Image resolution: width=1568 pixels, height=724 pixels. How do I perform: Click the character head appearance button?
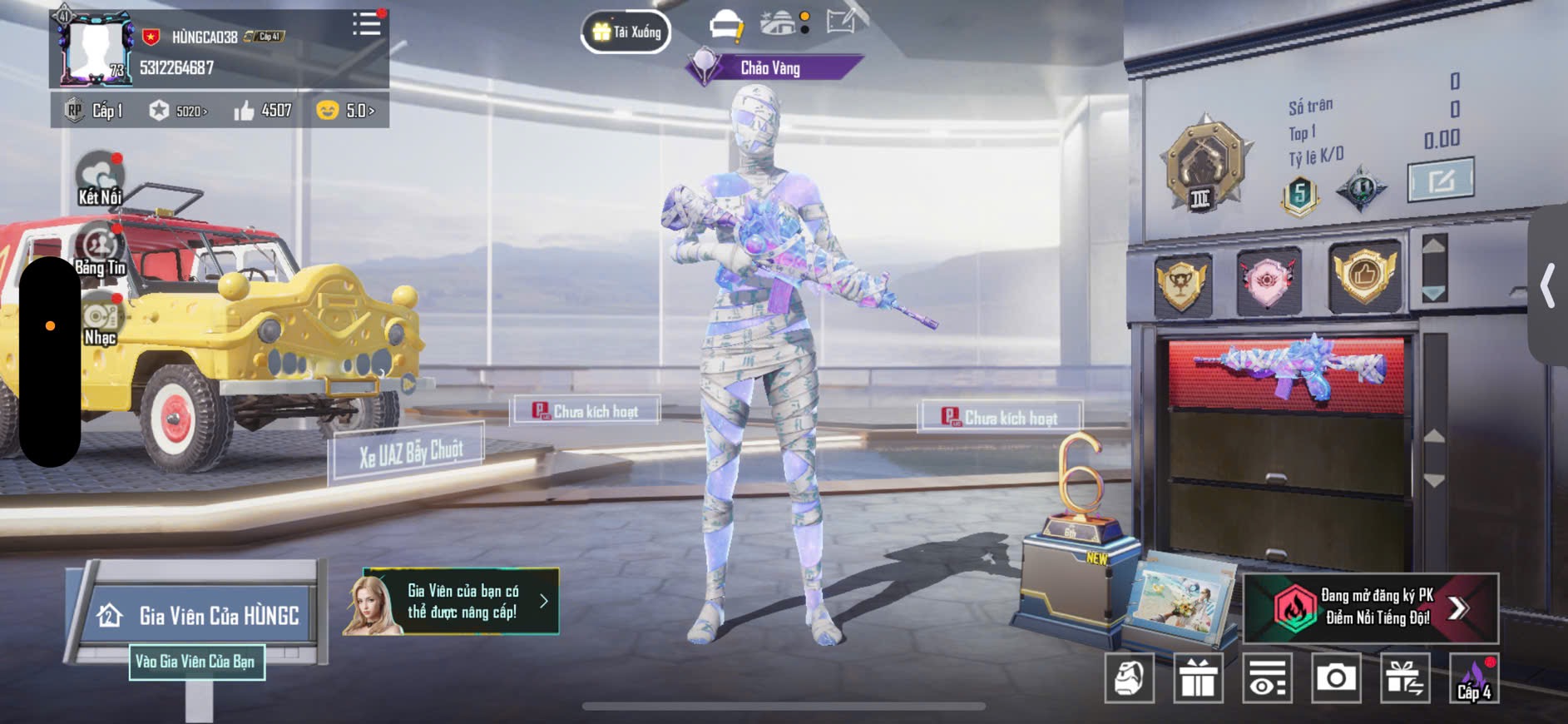coord(1129,678)
